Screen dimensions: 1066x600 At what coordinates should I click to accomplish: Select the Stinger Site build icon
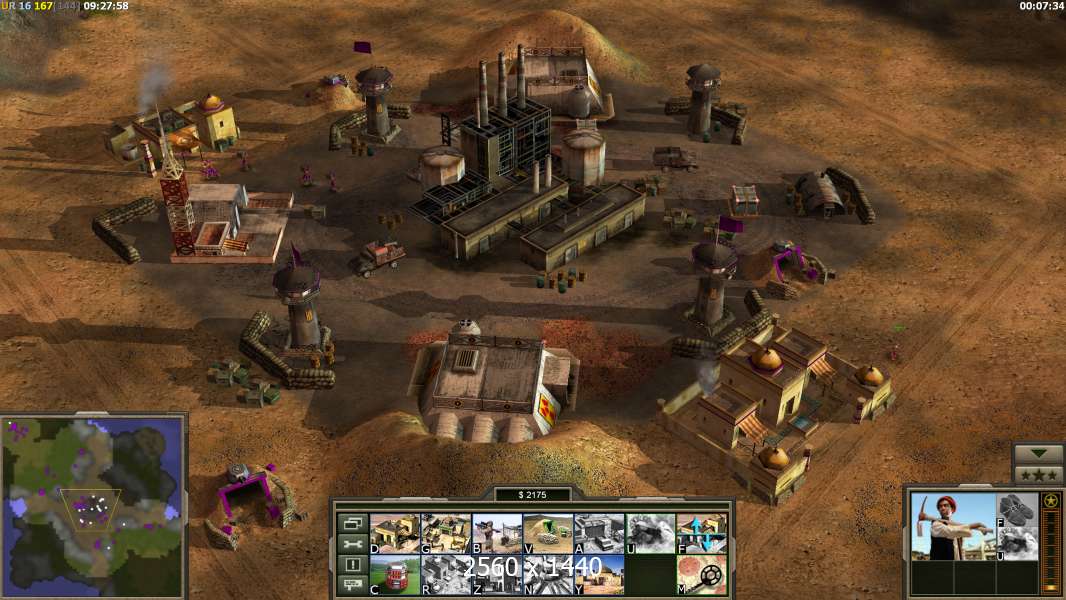496,533
